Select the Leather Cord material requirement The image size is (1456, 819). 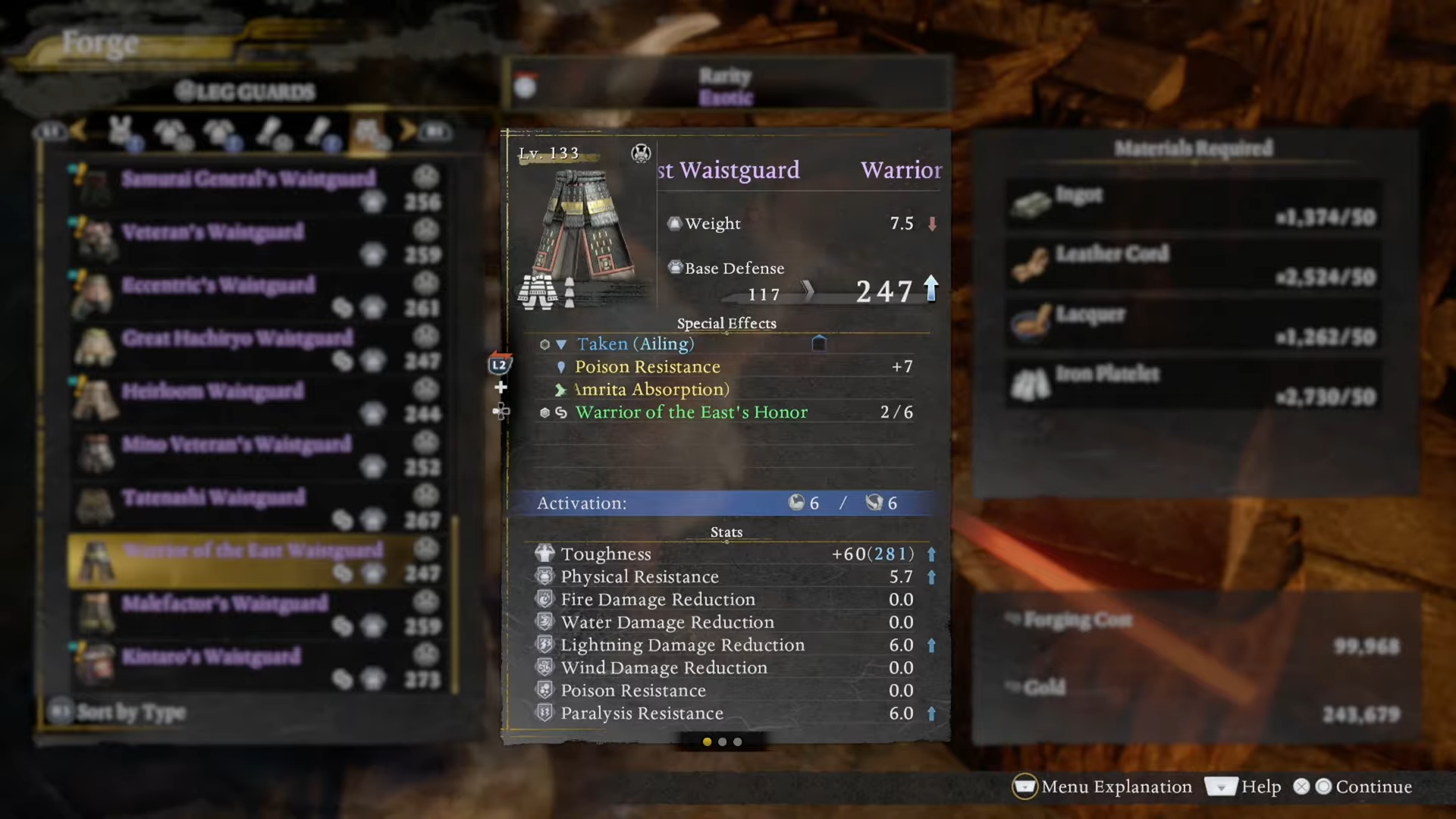[x=1194, y=265]
